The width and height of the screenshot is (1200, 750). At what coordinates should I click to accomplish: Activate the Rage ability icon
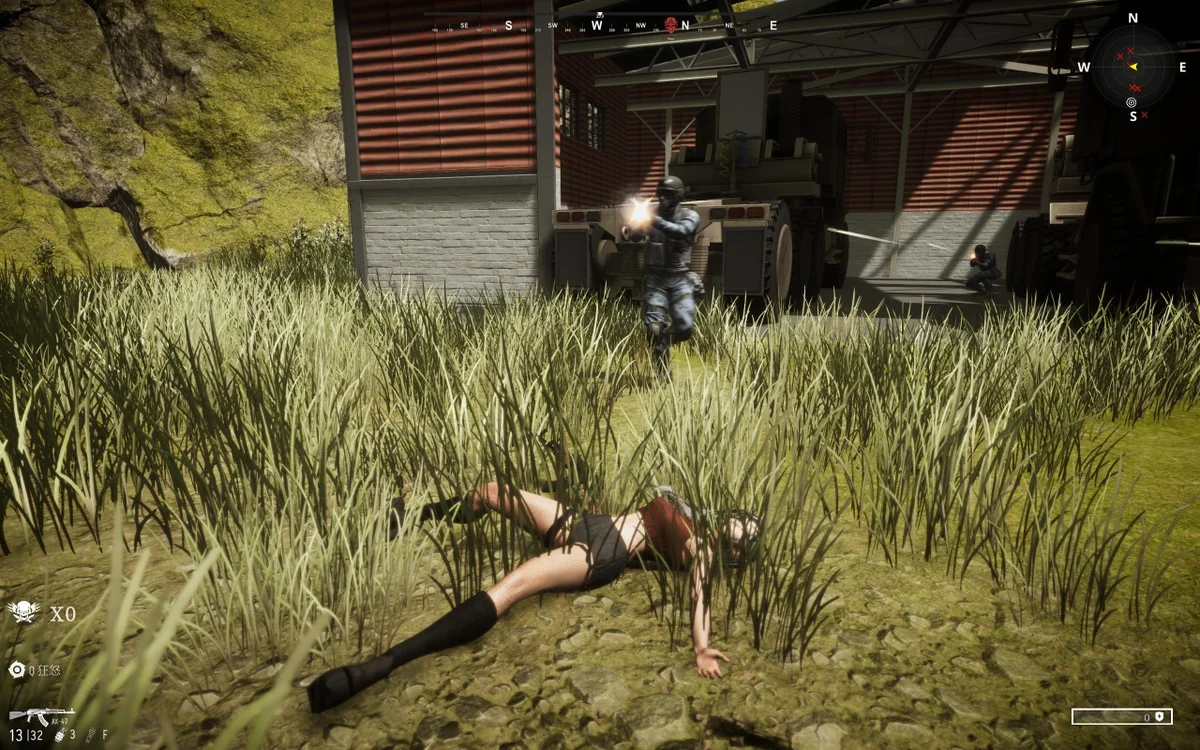click(16, 670)
